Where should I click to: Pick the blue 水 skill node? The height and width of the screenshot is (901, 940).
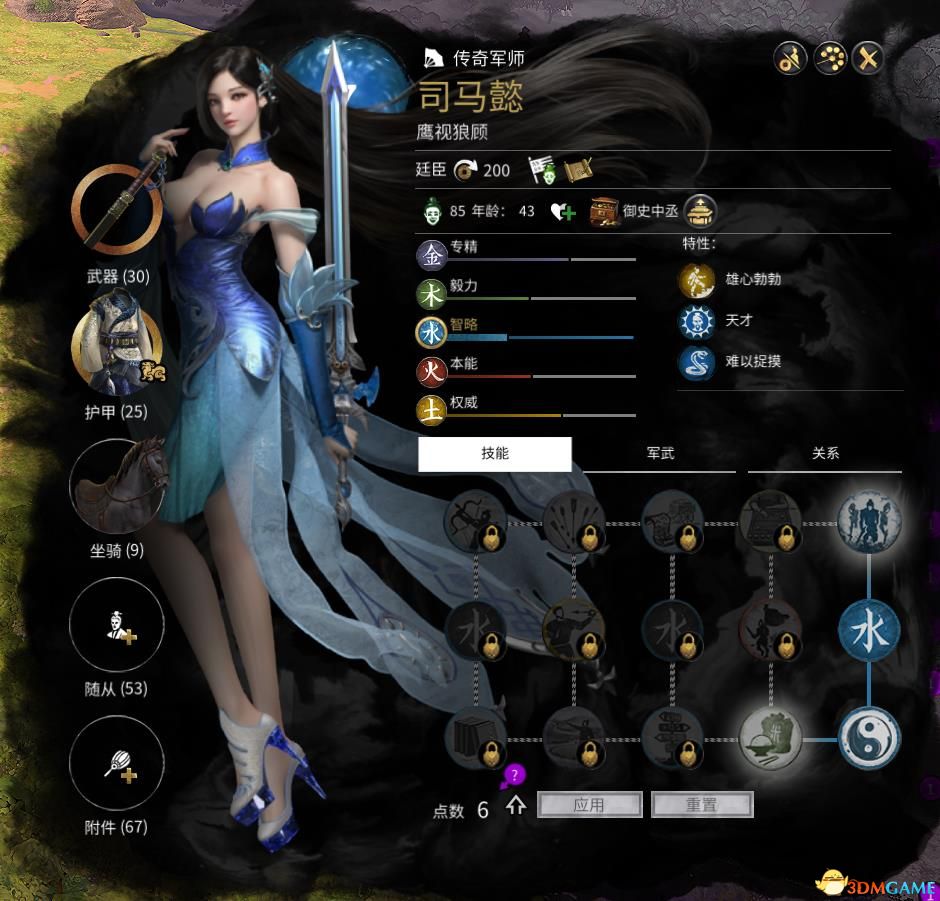[x=869, y=632]
